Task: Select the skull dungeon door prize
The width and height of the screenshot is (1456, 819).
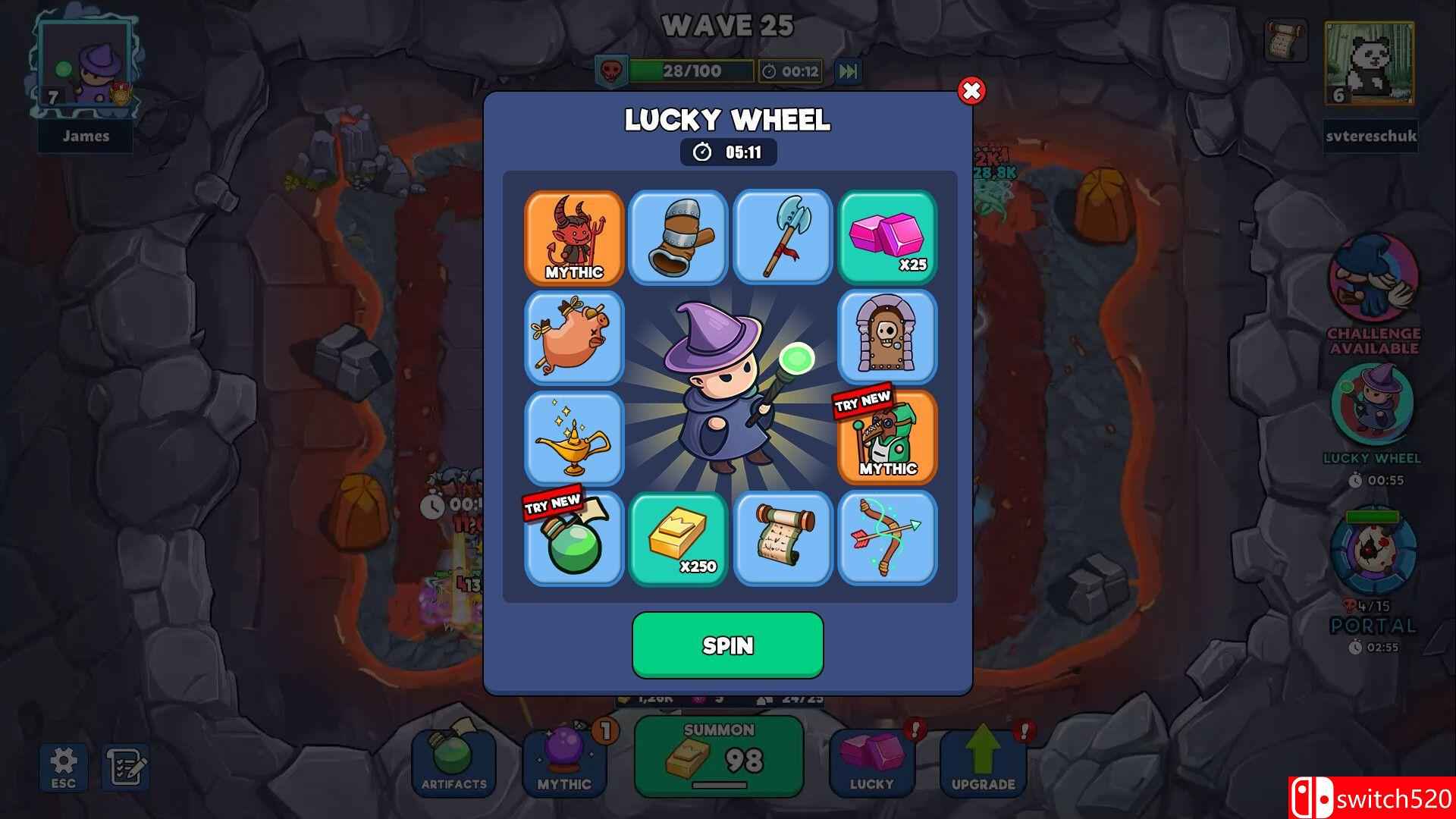Action: 887,339
